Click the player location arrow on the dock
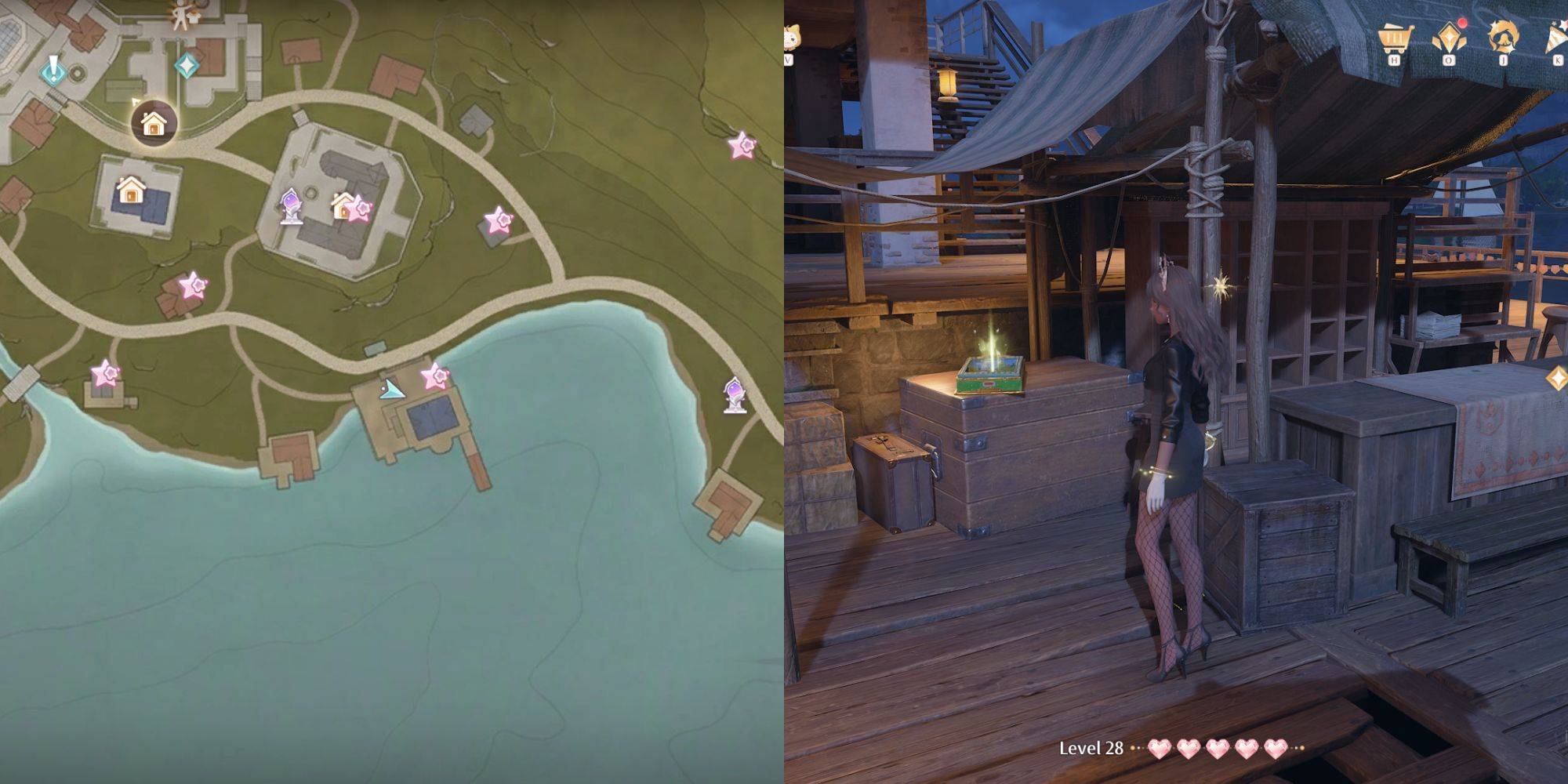This screenshot has height=784, width=1568. 391,389
